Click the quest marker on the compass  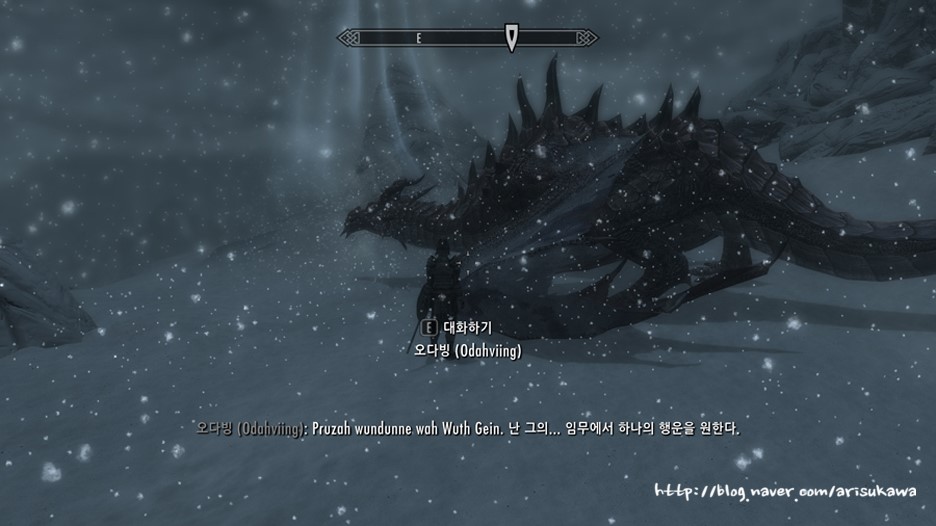(x=511, y=38)
